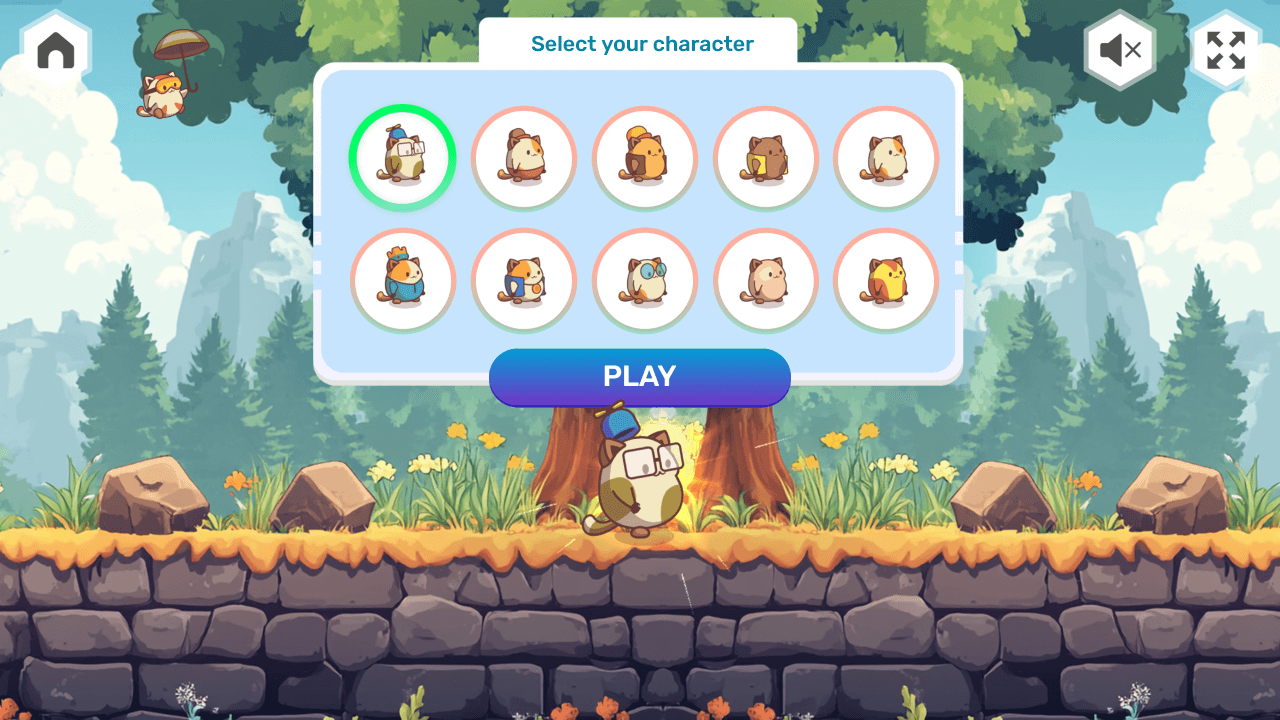The image size is (1280, 720).
Task: Select the pink-faced beige cat
Action: click(765, 280)
